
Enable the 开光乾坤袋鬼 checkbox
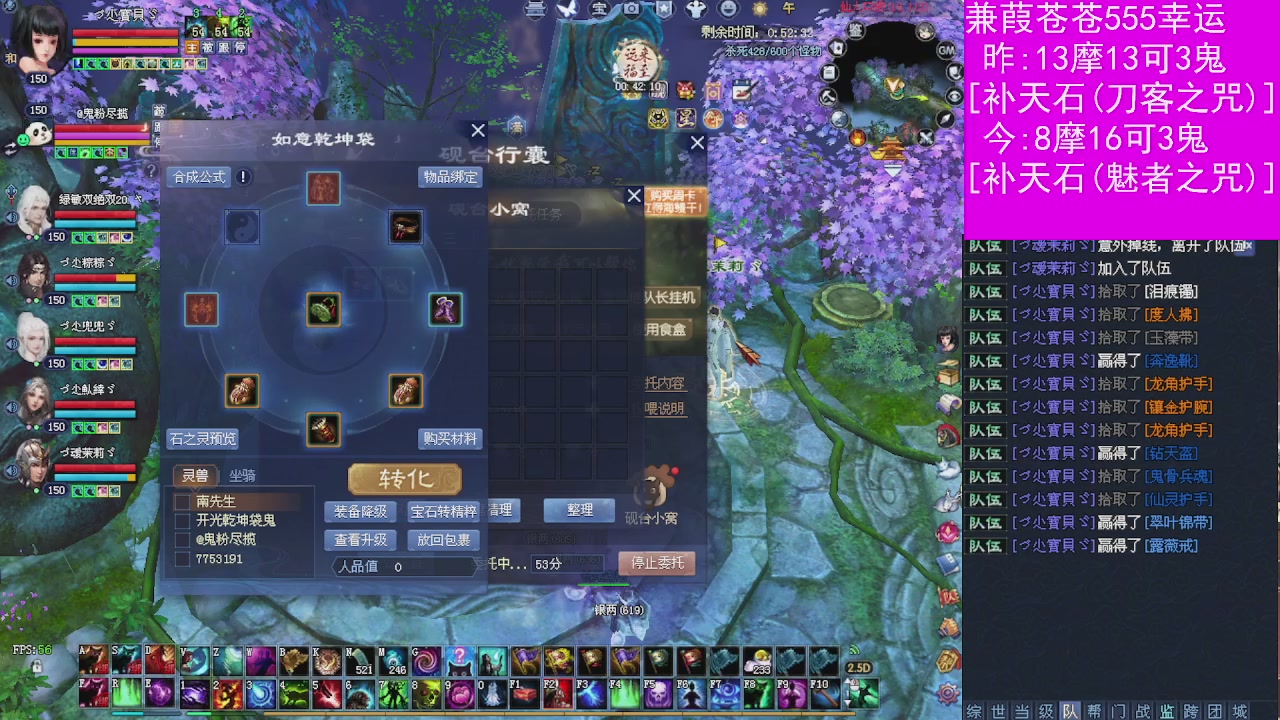coord(182,520)
